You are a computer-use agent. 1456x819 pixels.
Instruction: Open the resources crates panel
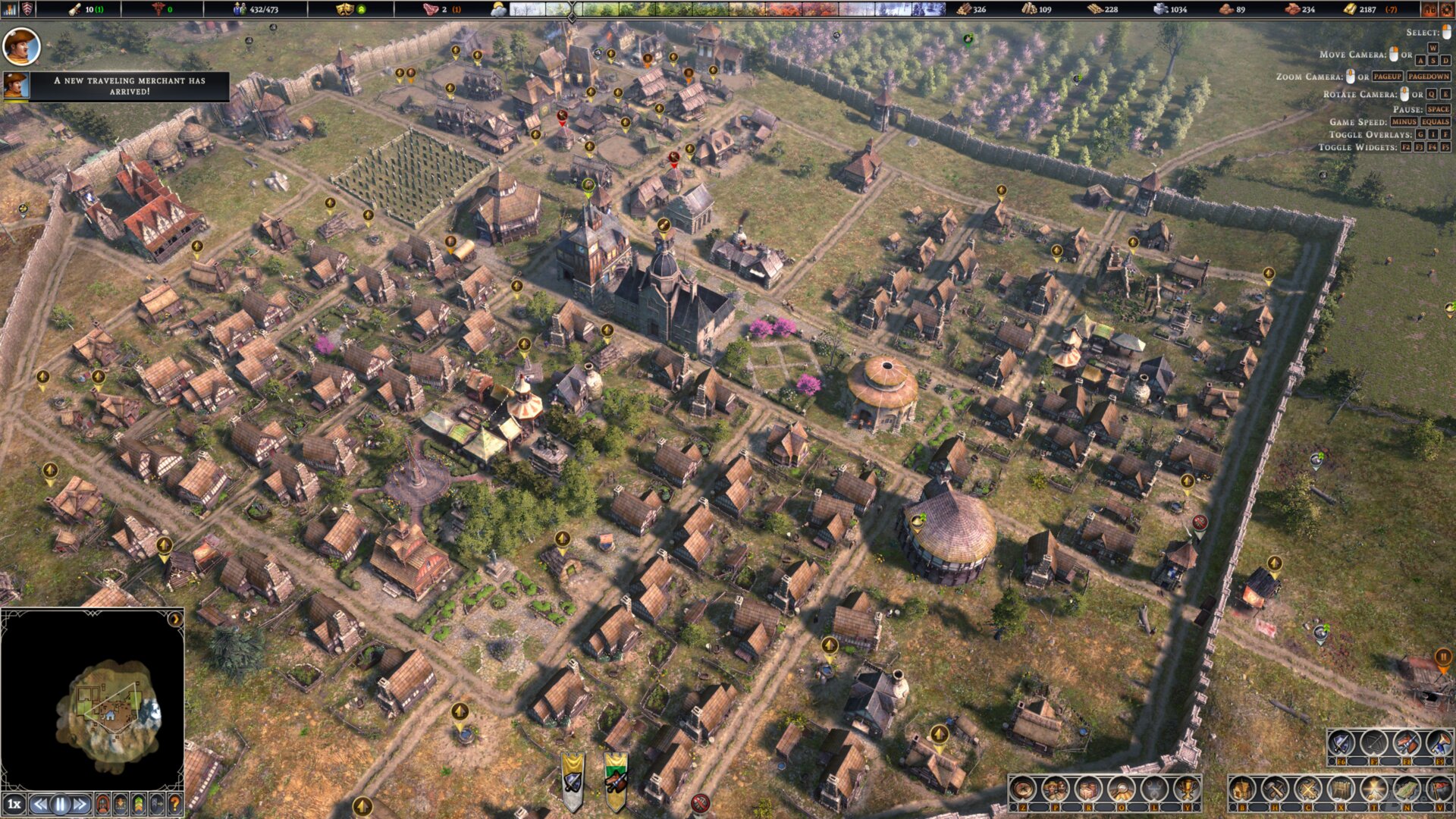tap(1088, 790)
